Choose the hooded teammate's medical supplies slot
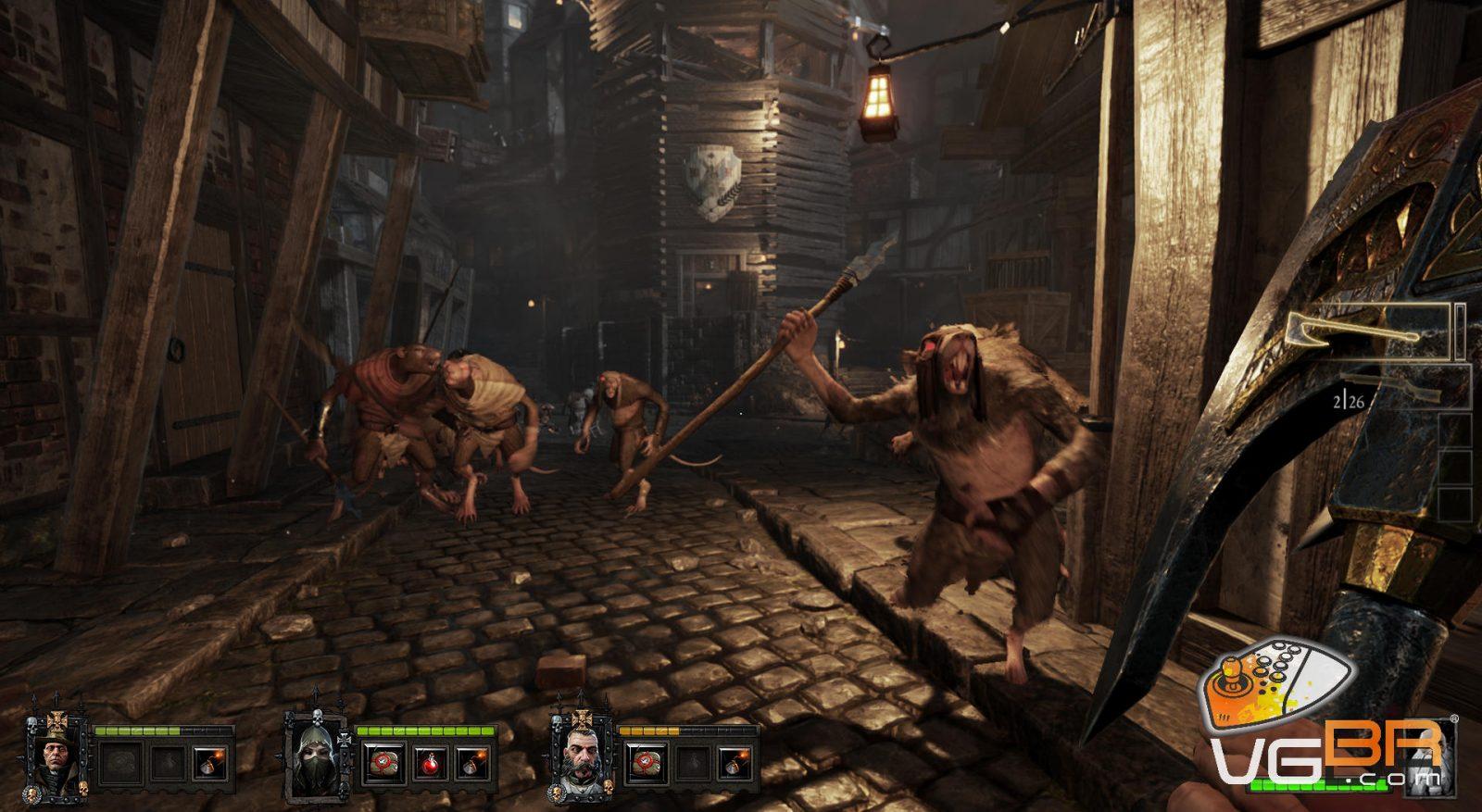This screenshot has height=812, width=1482. coord(382,764)
